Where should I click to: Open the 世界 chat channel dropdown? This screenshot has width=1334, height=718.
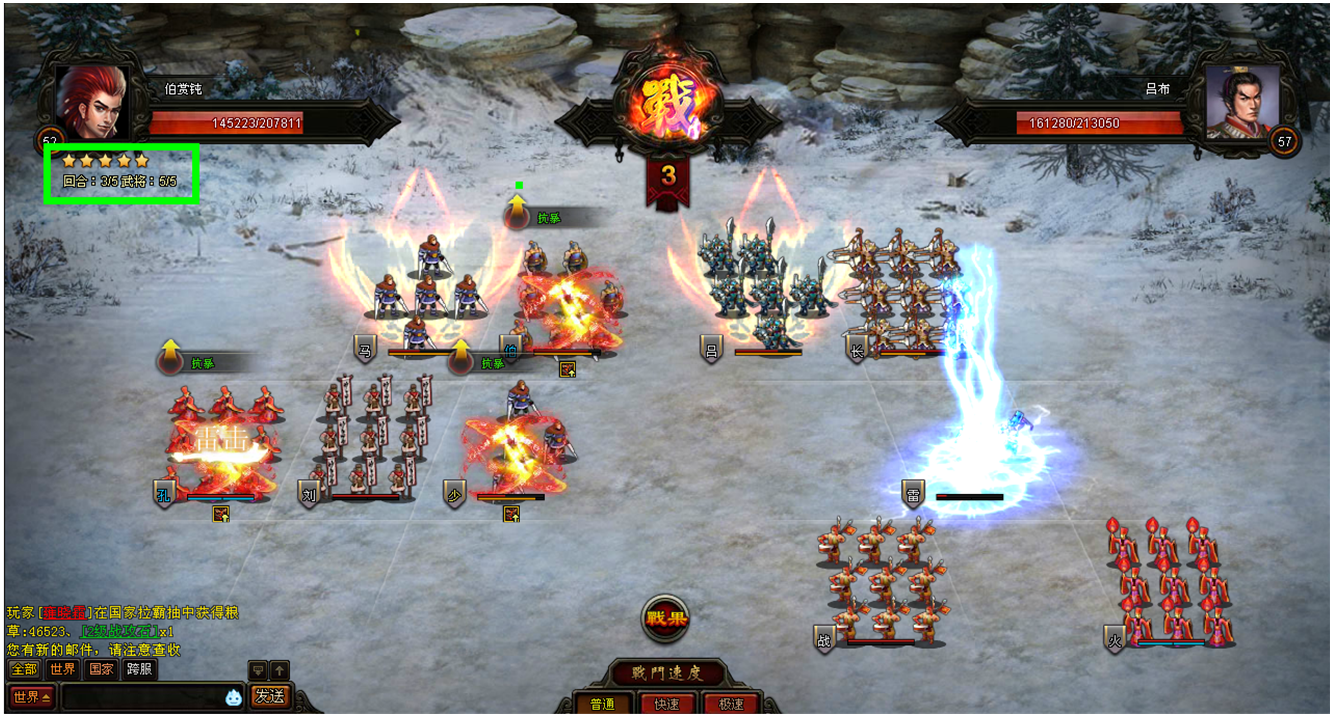click(32, 696)
